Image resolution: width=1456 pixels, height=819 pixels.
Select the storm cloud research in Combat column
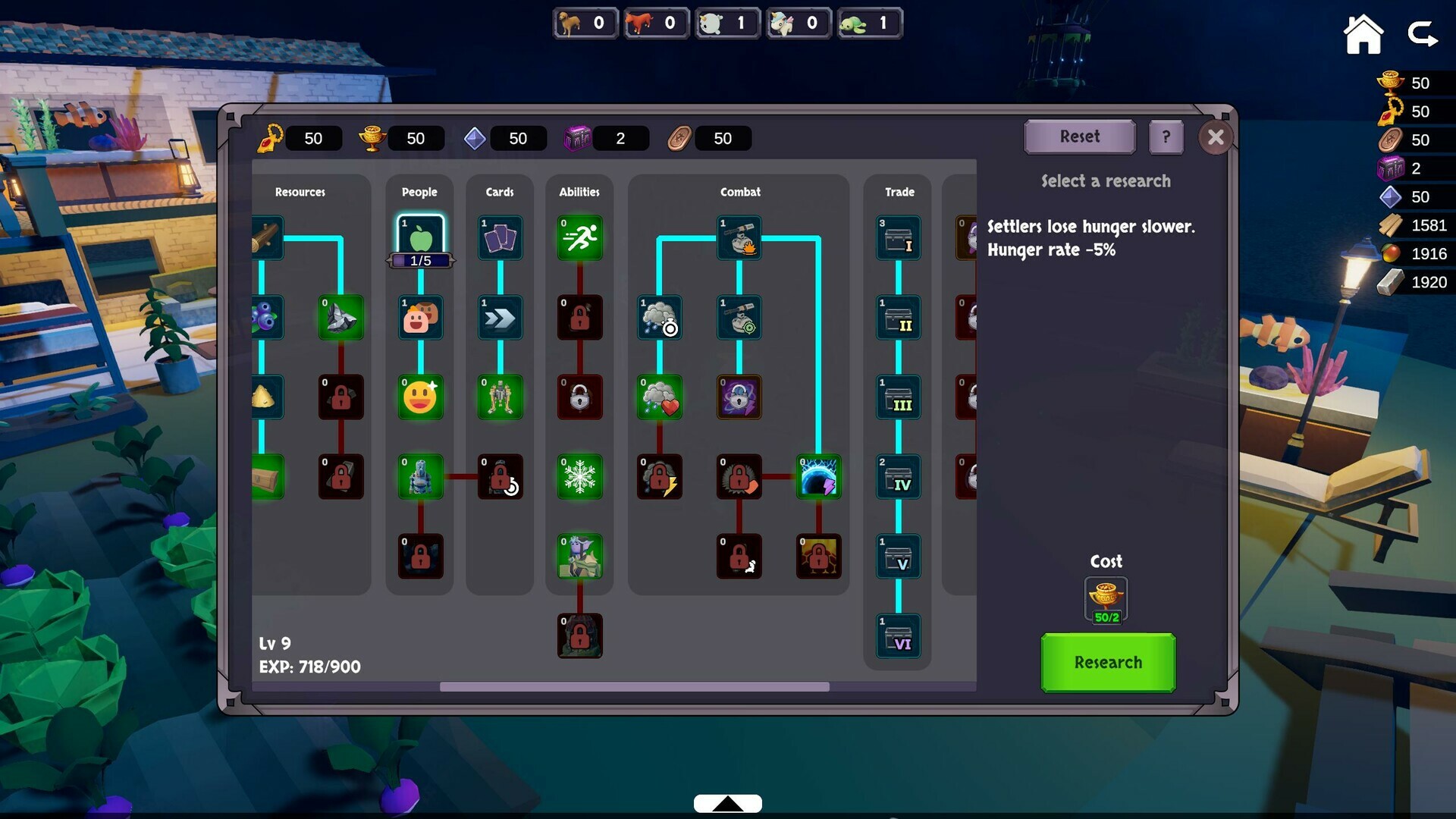click(x=659, y=318)
